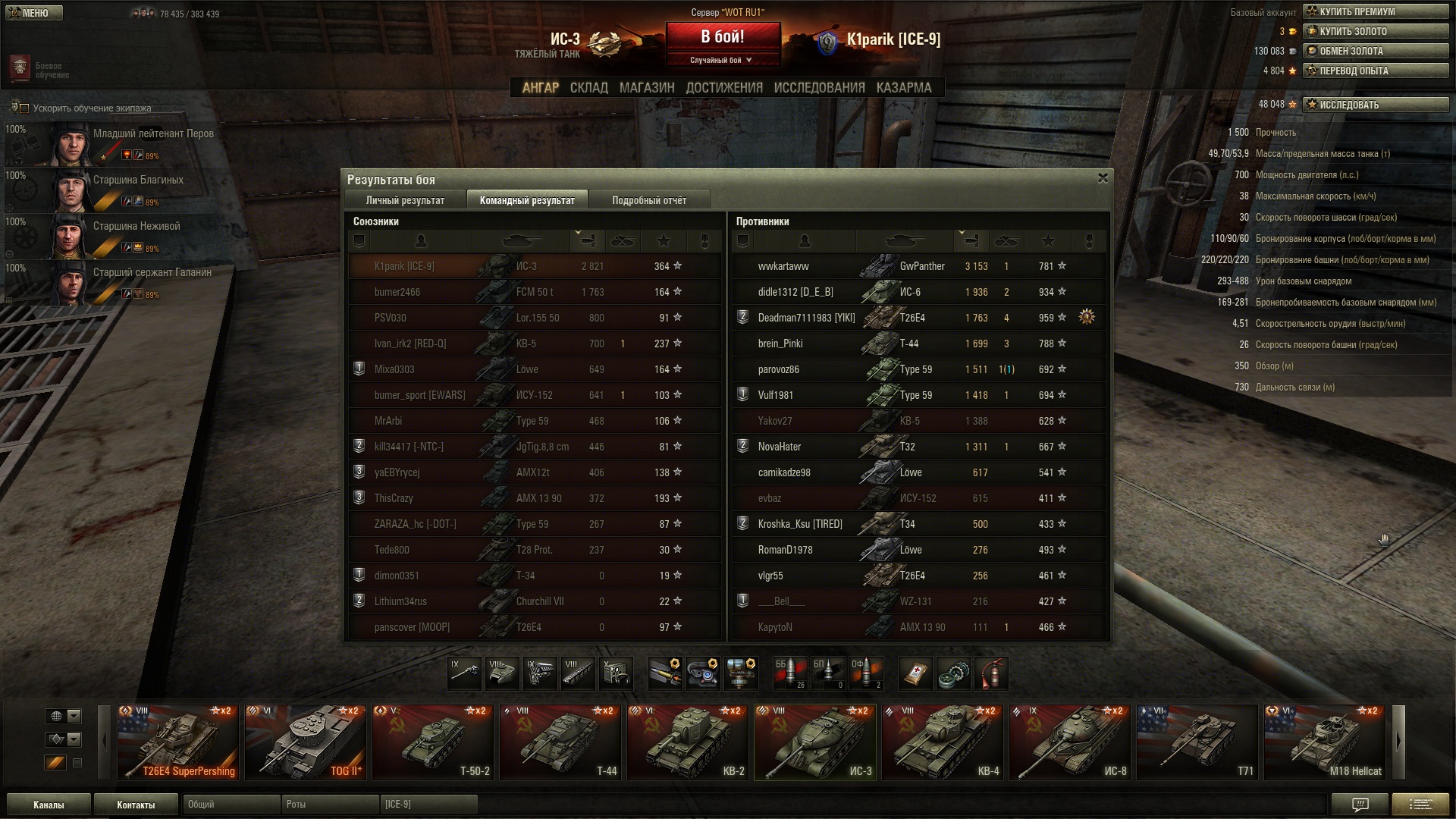The width and height of the screenshot is (1456, 819).
Task: Open the Каналы chat channels button
Action: [49, 805]
